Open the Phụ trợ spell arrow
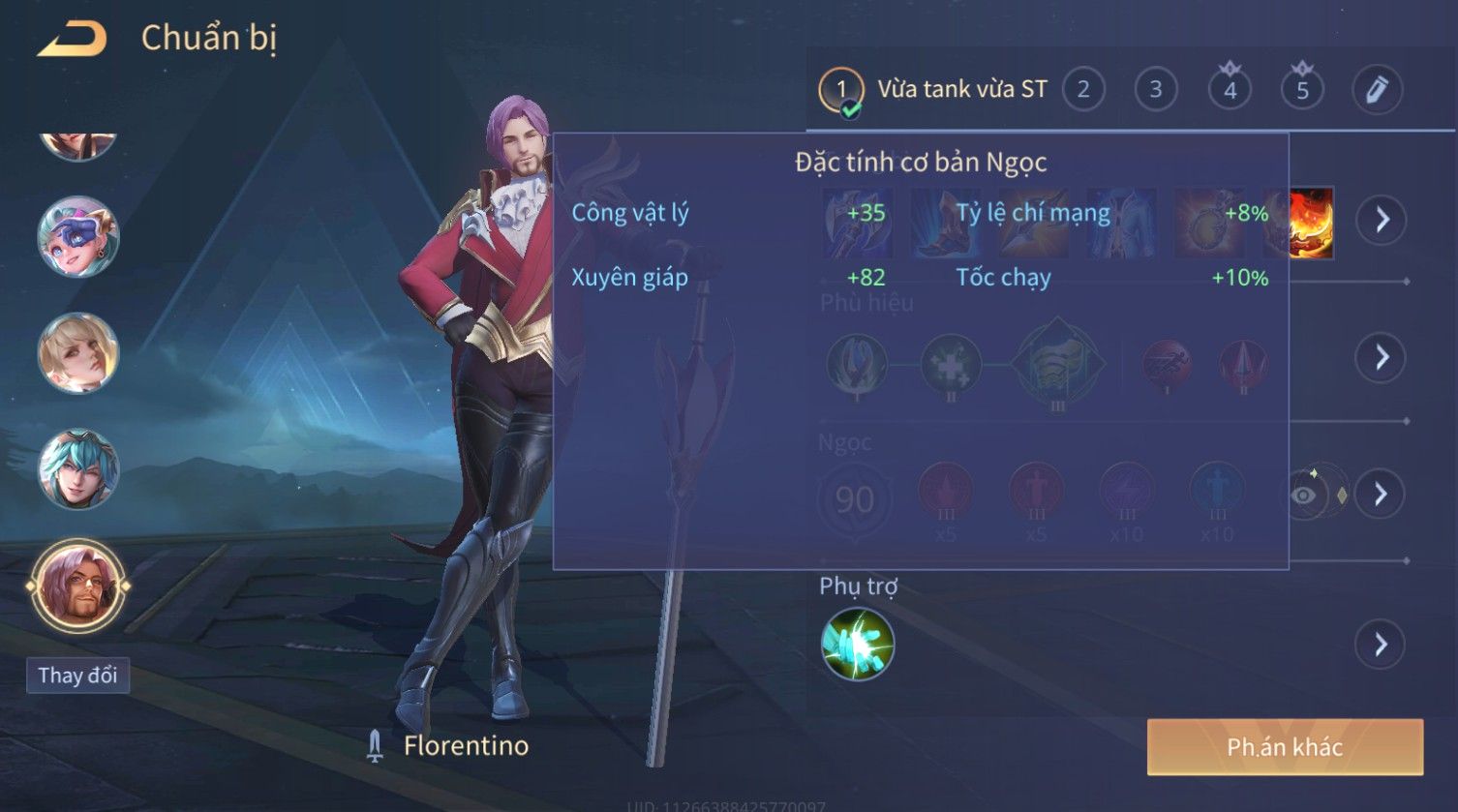 (1381, 645)
